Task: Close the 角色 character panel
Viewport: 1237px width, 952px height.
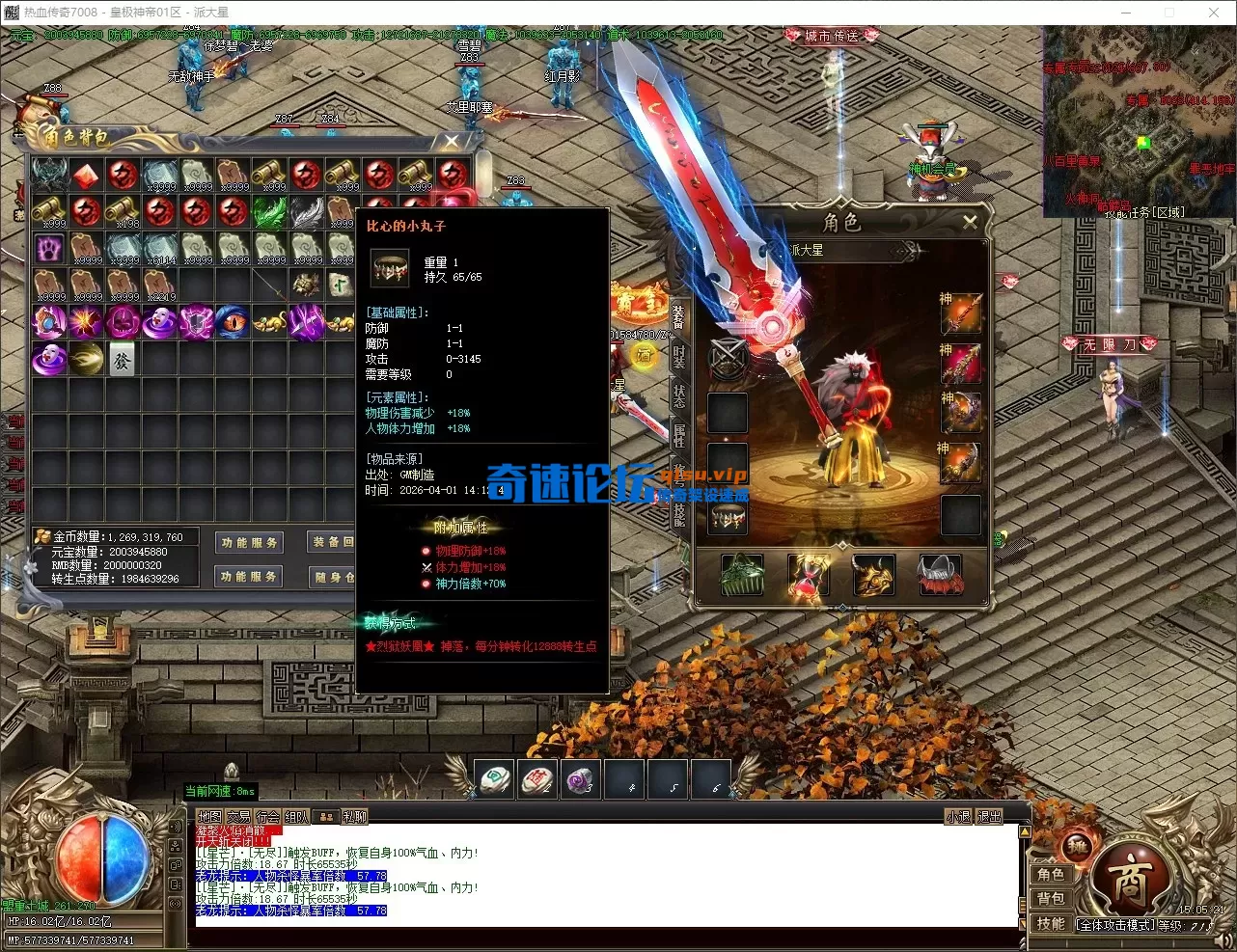Action: point(970,222)
